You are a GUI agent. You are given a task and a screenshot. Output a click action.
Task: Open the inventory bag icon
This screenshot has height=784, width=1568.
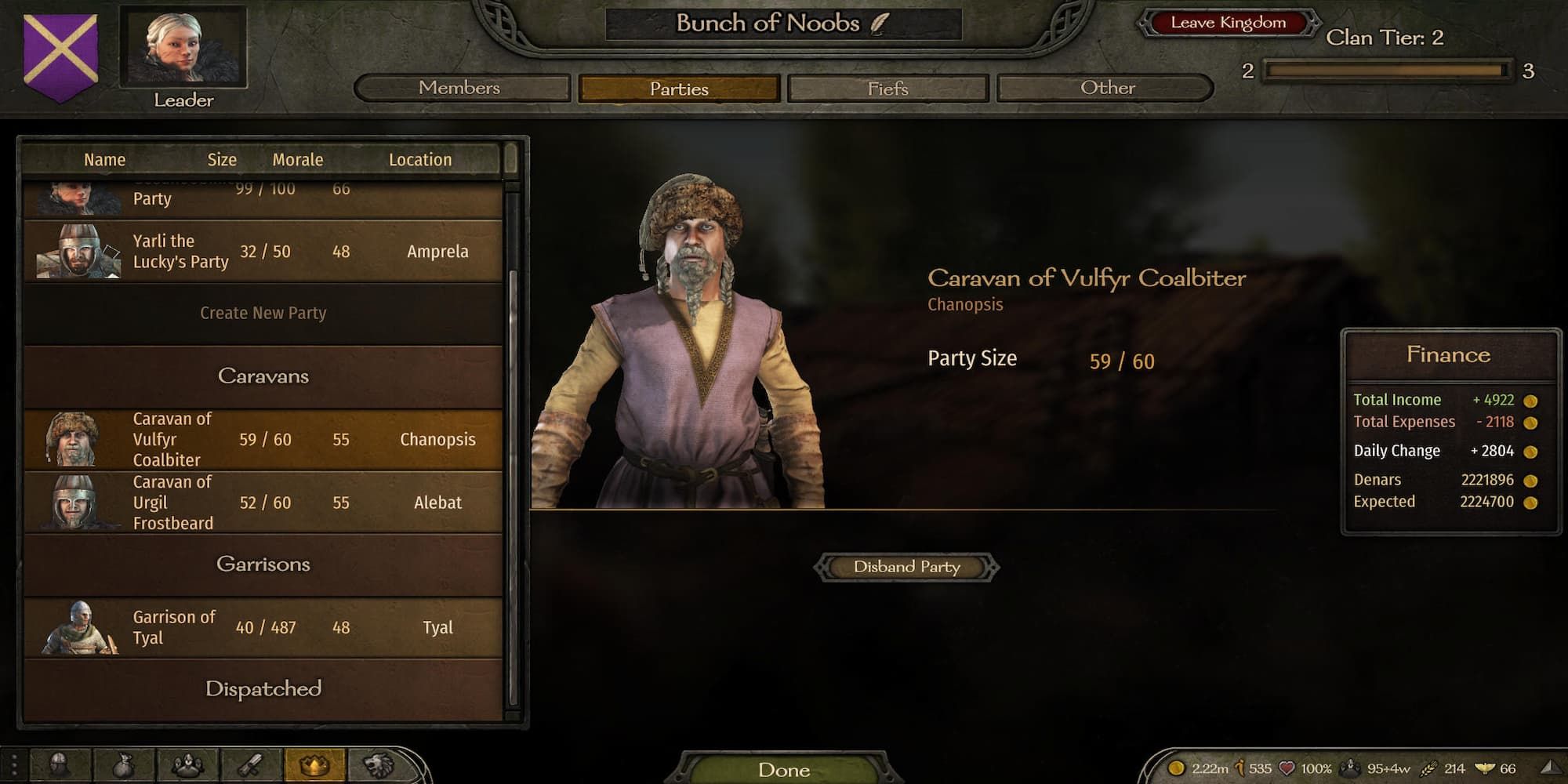click(123, 764)
